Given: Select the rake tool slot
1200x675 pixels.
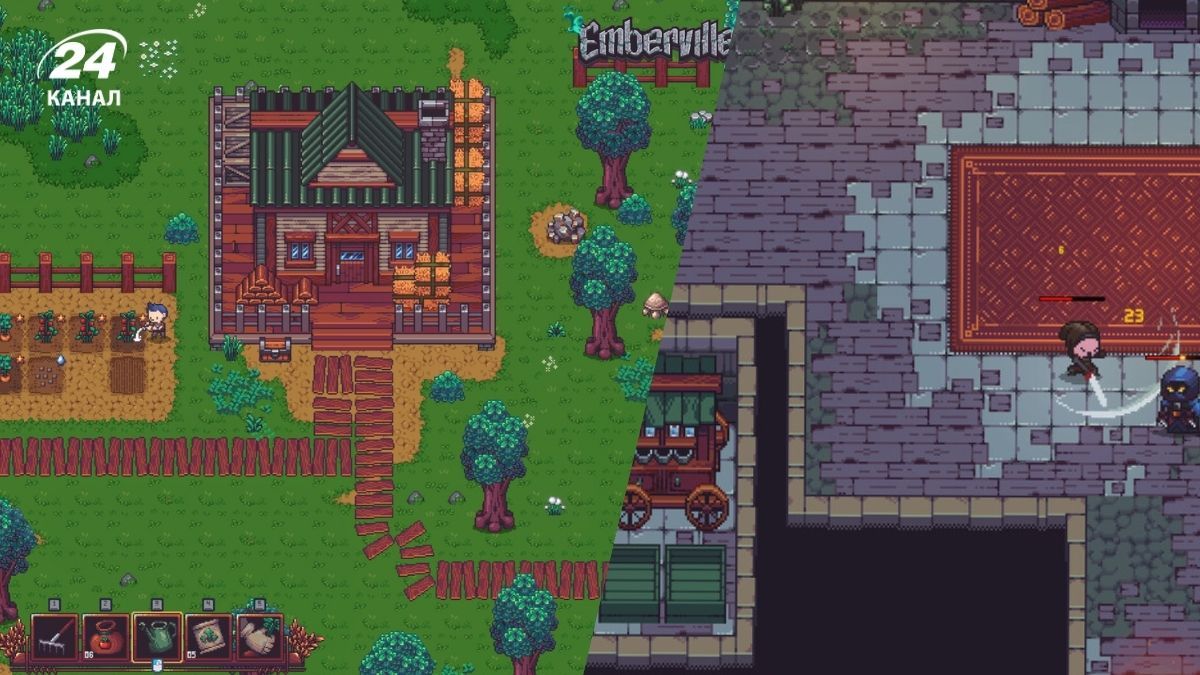Looking at the screenshot, I should pyautogui.click(x=54, y=637).
